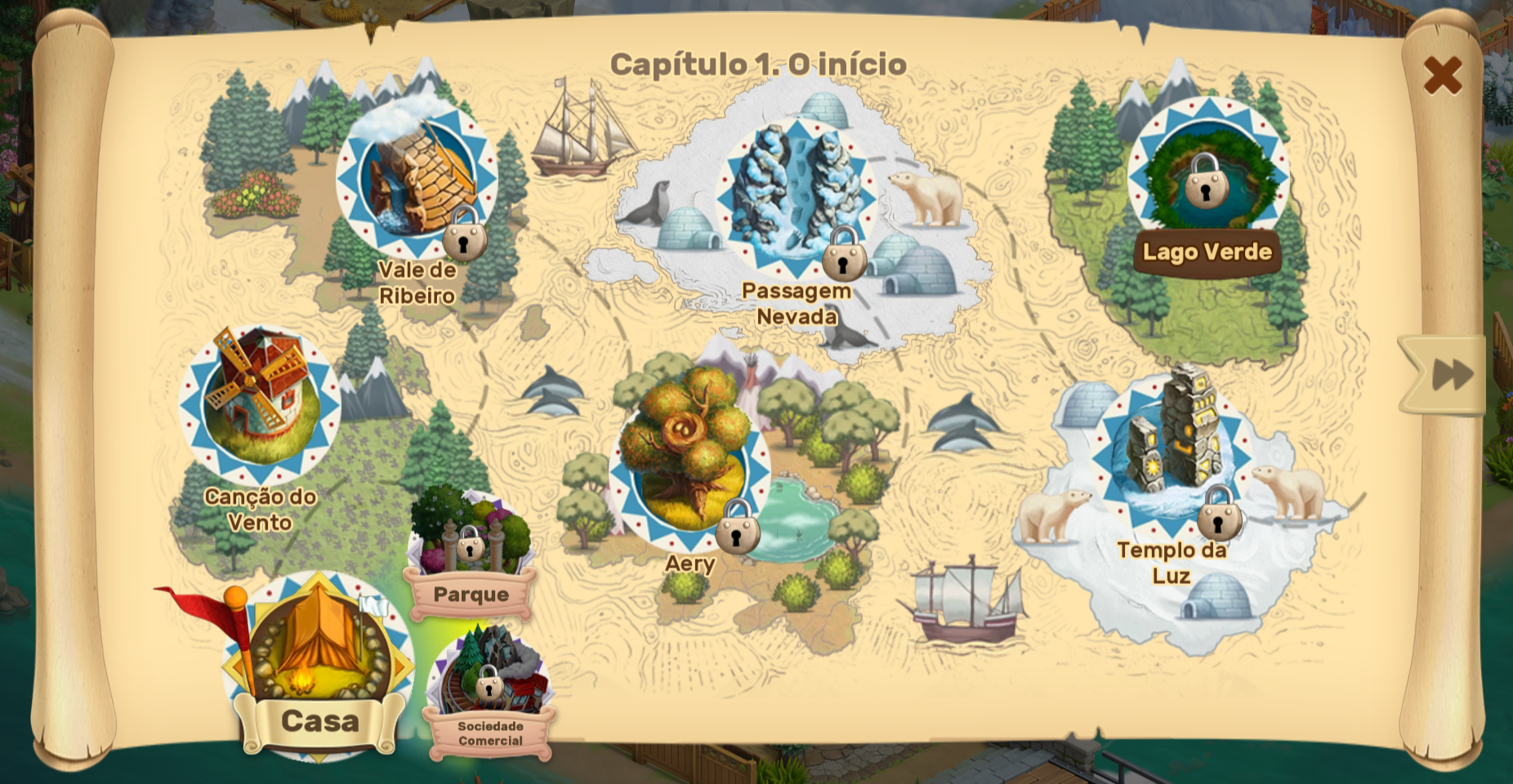Choose the Sociedade Comercial location
This screenshot has height=784, width=1513.
pos(490,682)
